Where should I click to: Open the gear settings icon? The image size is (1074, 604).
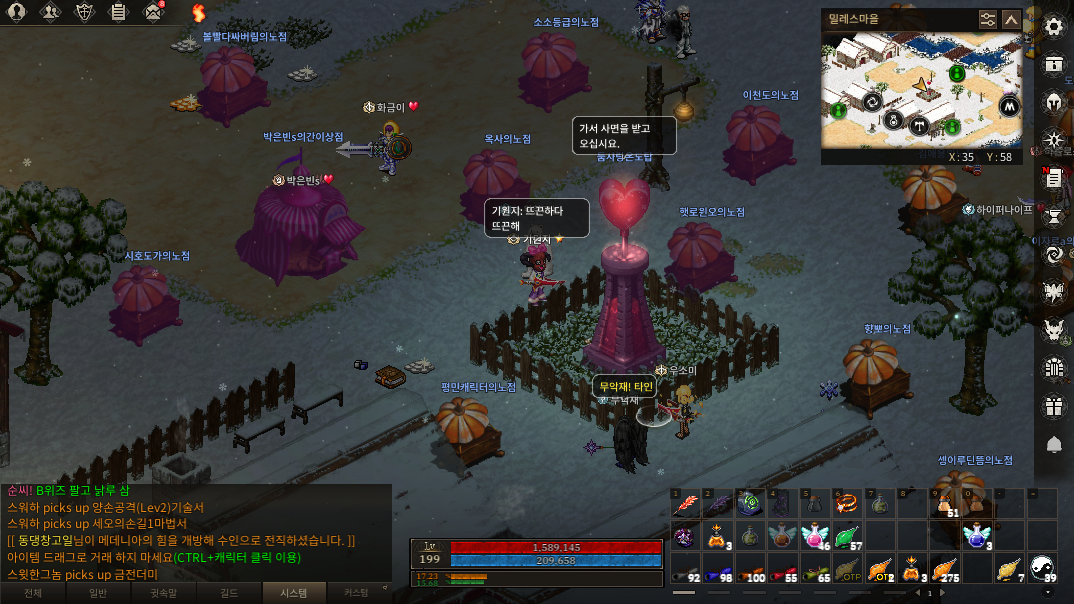tap(1054, 26)
